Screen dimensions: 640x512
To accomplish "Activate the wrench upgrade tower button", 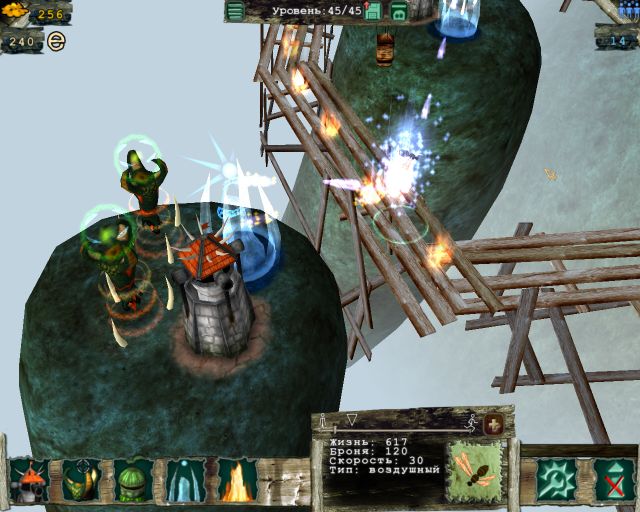I will click(555, 480).
